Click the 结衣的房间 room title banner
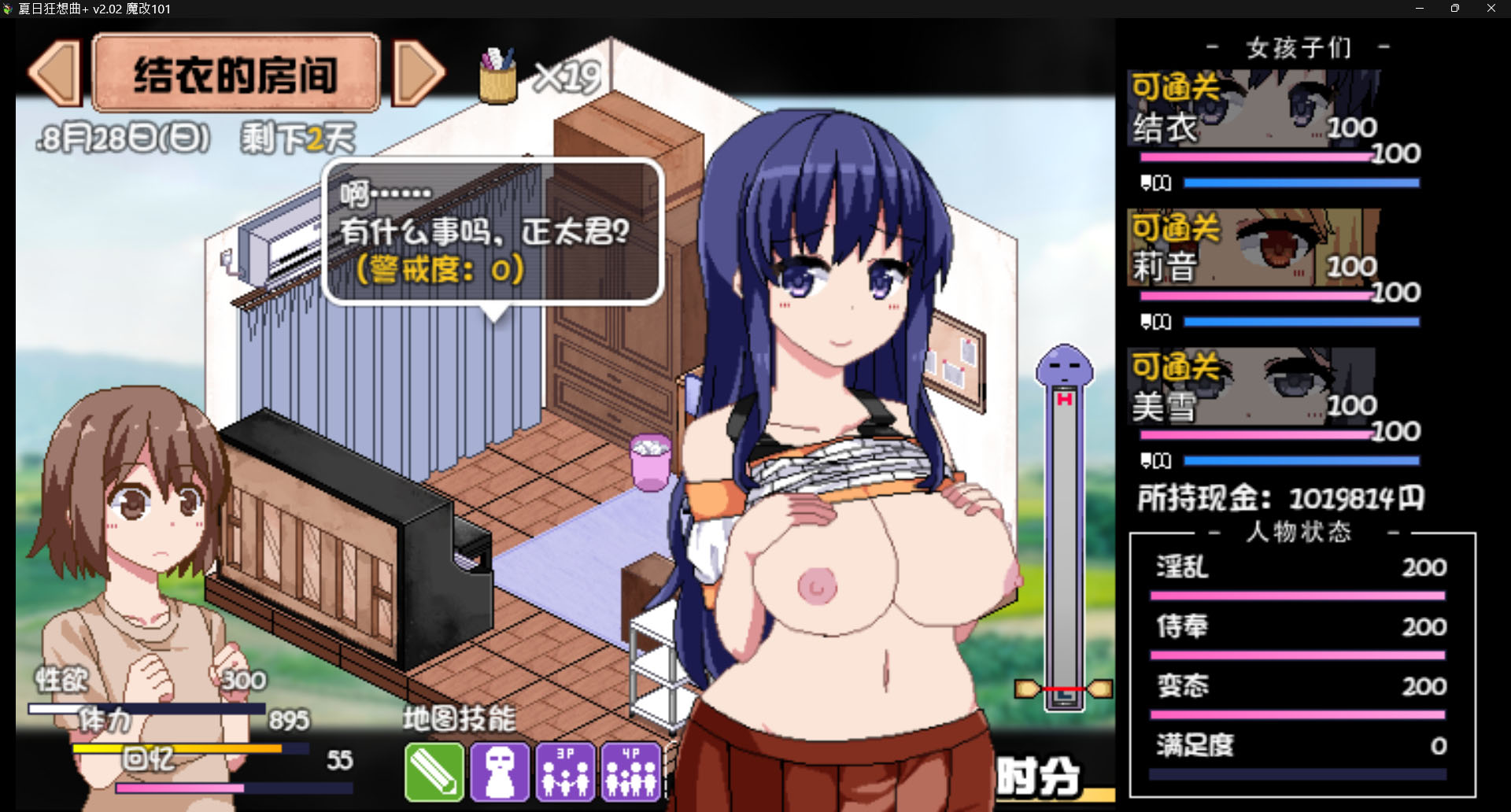1511x812 pixels. (x=236, y=73)
